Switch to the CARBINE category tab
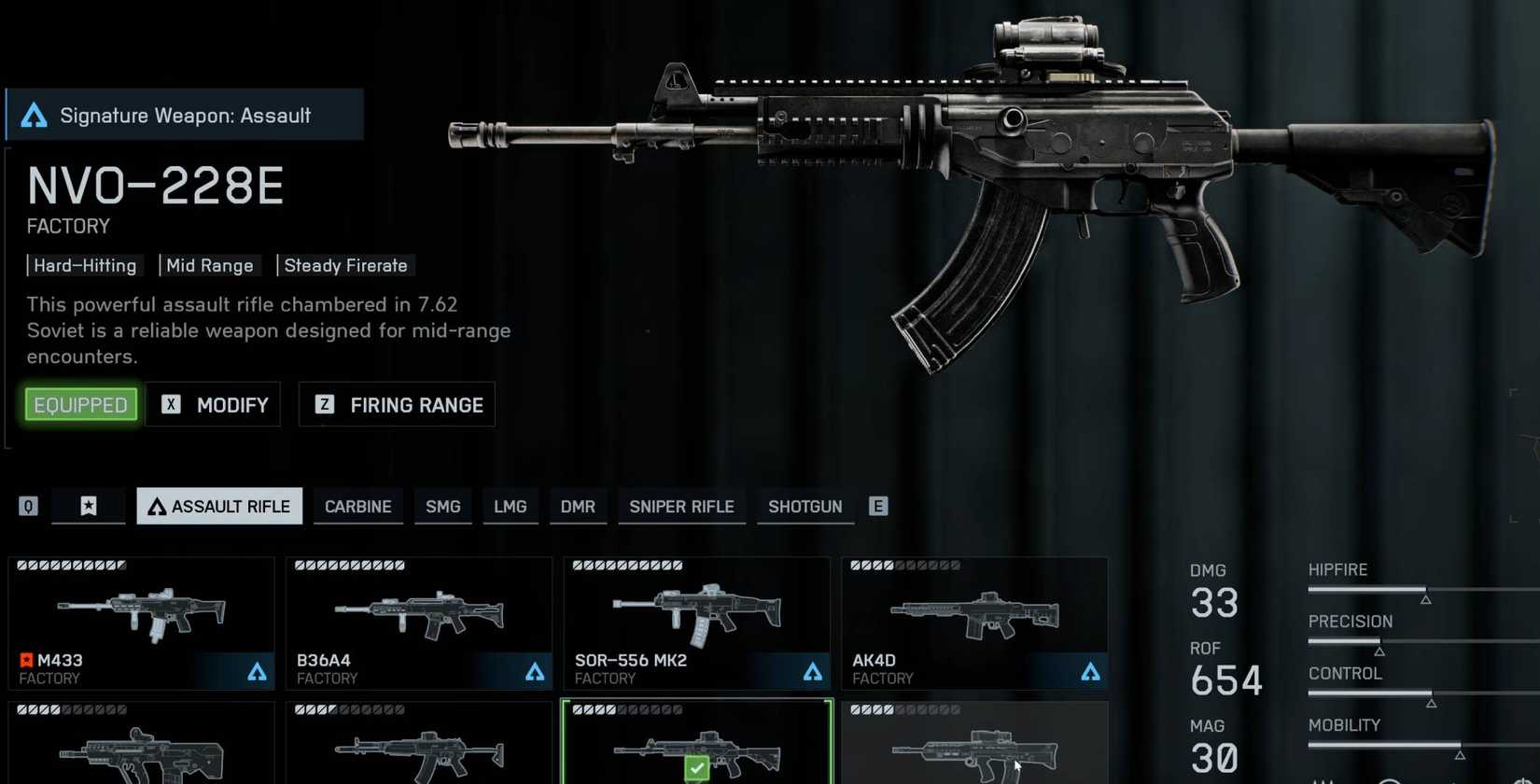 point(357,507)
